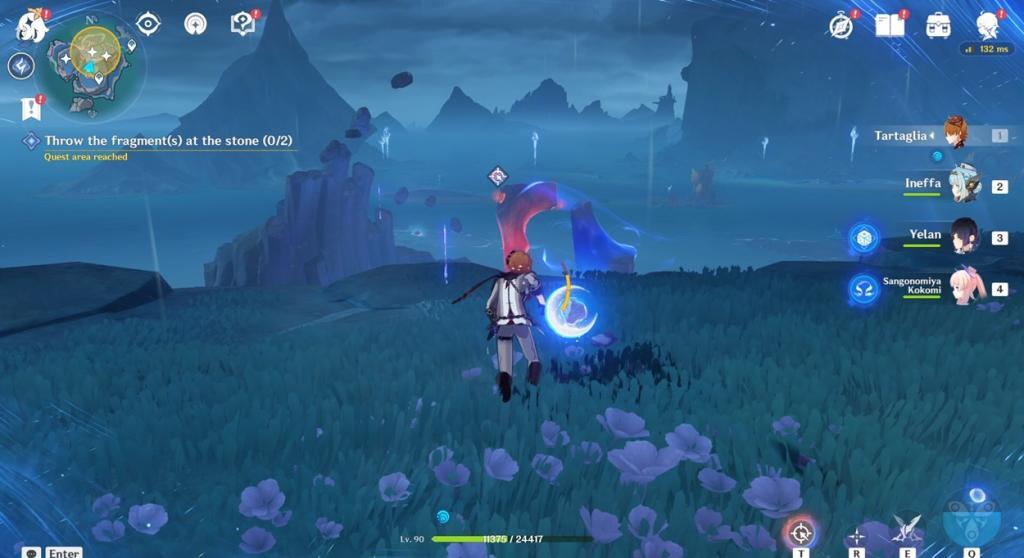Click the lightning bolt icon beside minimap
The height and width of the screenshot is (558, 1024).
click(21, 66)
